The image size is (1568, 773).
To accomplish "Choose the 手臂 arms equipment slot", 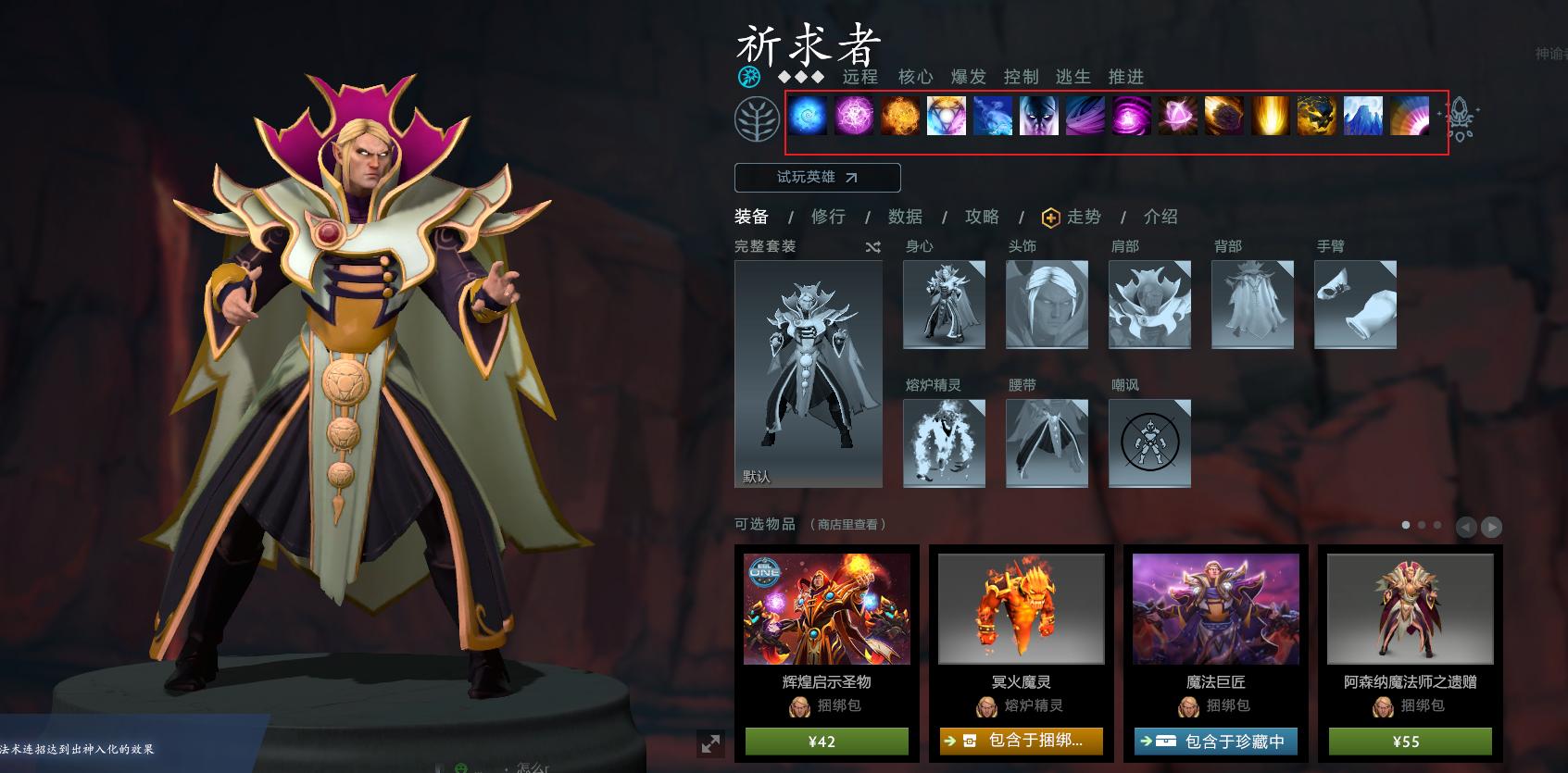I will click(x=1355, y=305).
